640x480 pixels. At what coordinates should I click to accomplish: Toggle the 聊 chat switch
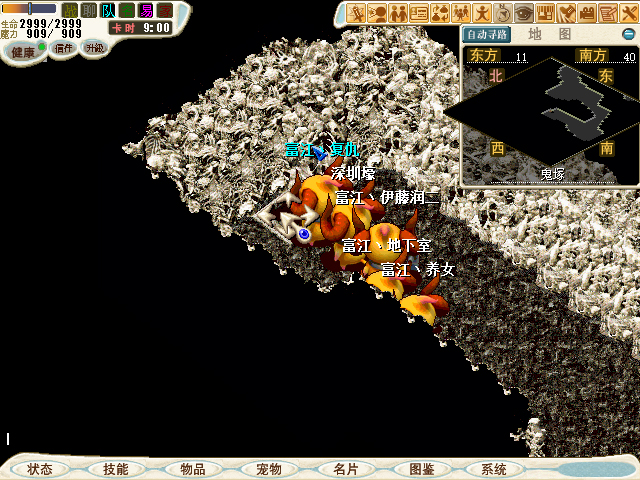click(89, 10)
